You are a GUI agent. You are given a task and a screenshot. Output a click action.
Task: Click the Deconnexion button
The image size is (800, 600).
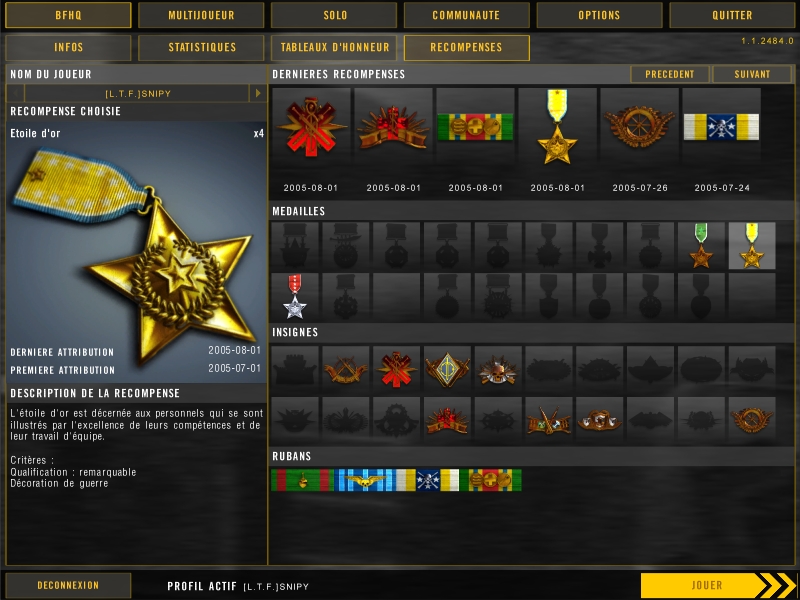coord(68,585)
